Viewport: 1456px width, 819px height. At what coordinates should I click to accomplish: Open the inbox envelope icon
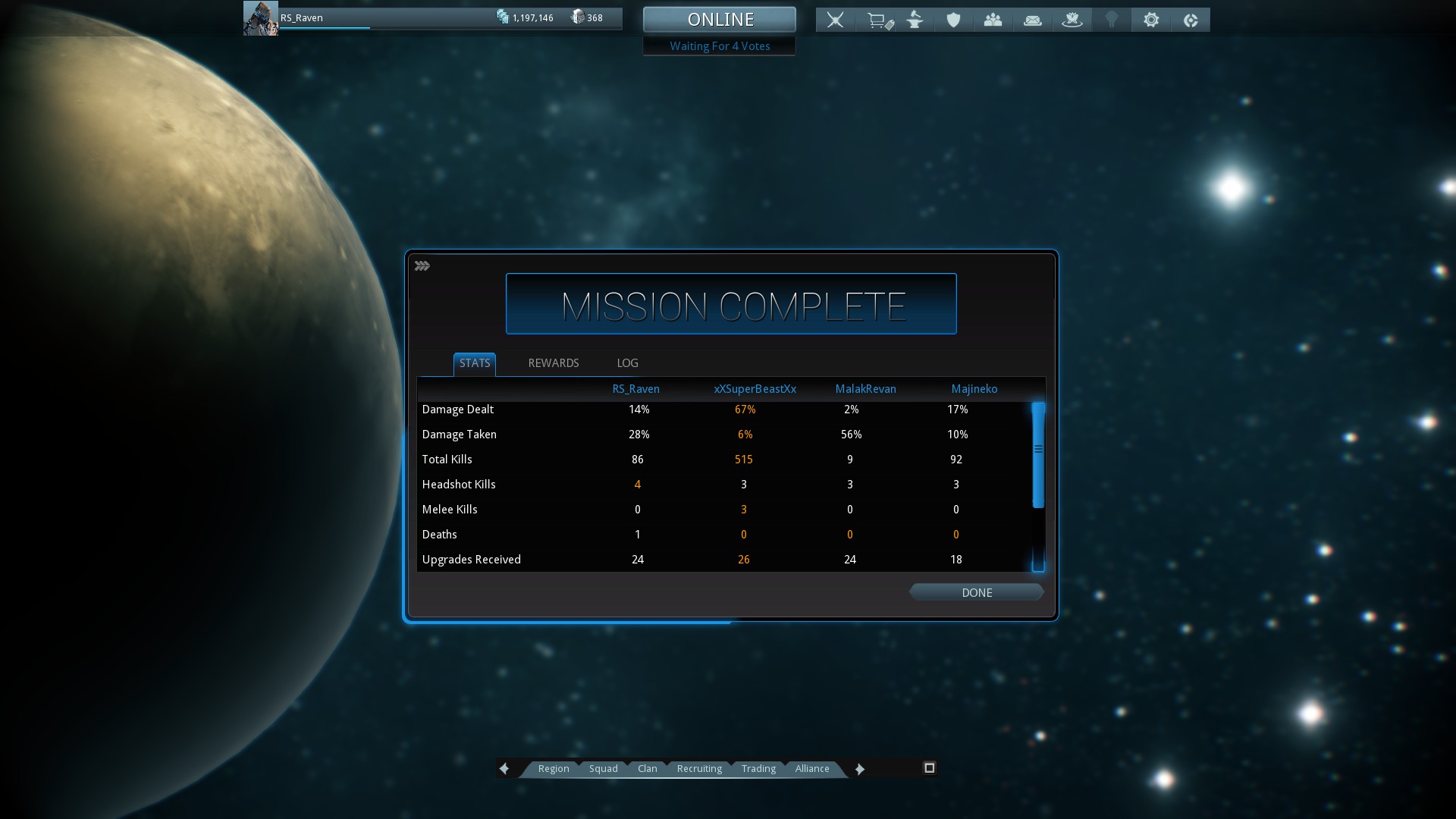coord(1033,20)
